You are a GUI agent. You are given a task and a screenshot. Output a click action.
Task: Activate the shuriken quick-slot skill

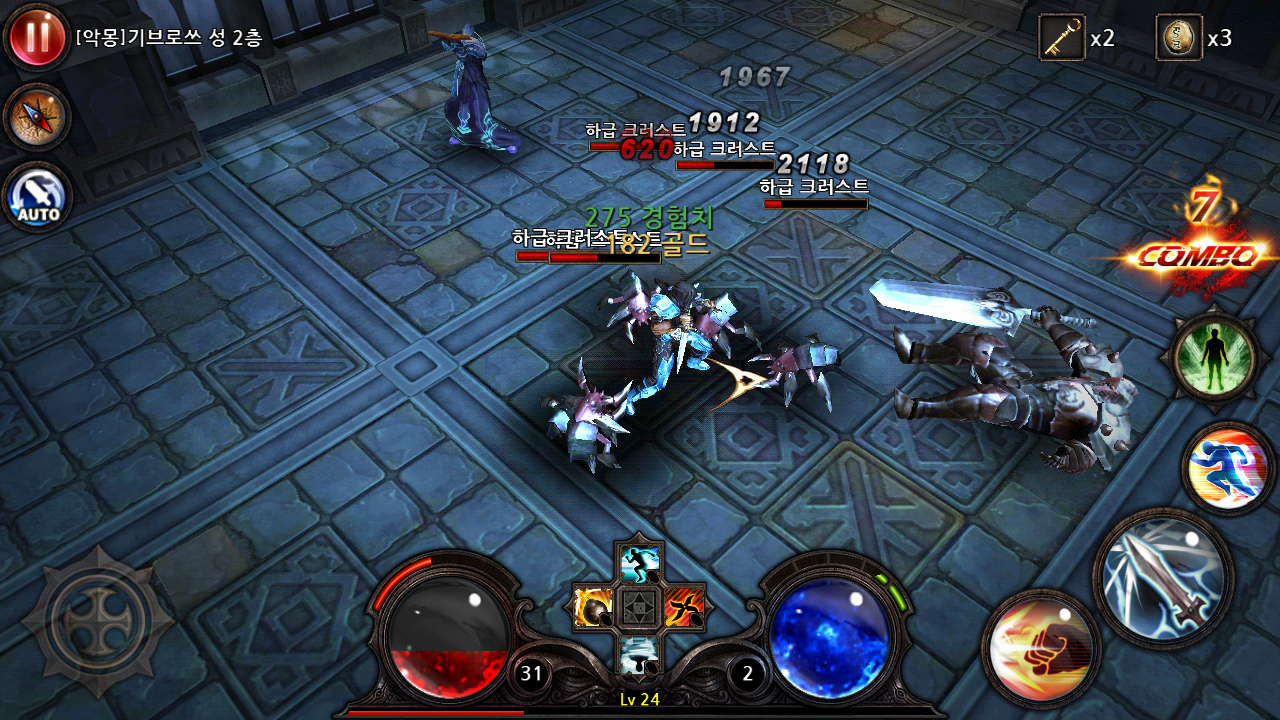[684, 607]
